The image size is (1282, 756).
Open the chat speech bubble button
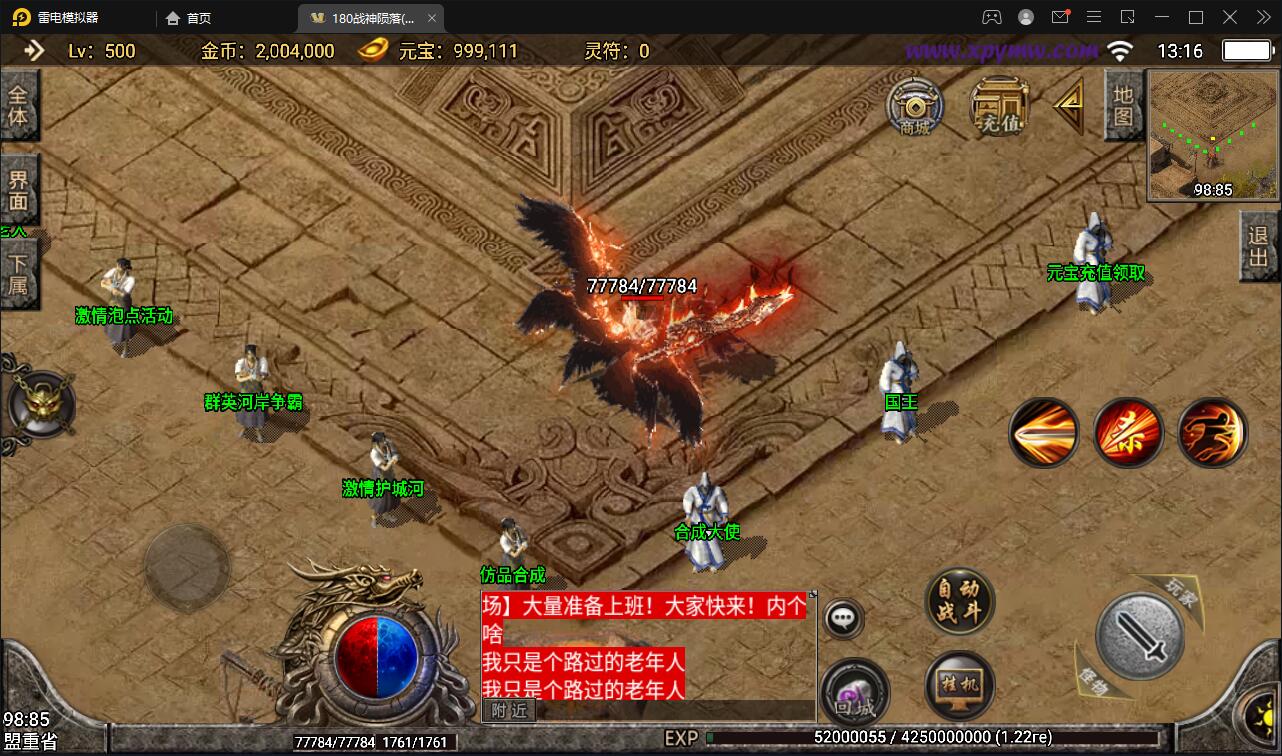point(844,619)
